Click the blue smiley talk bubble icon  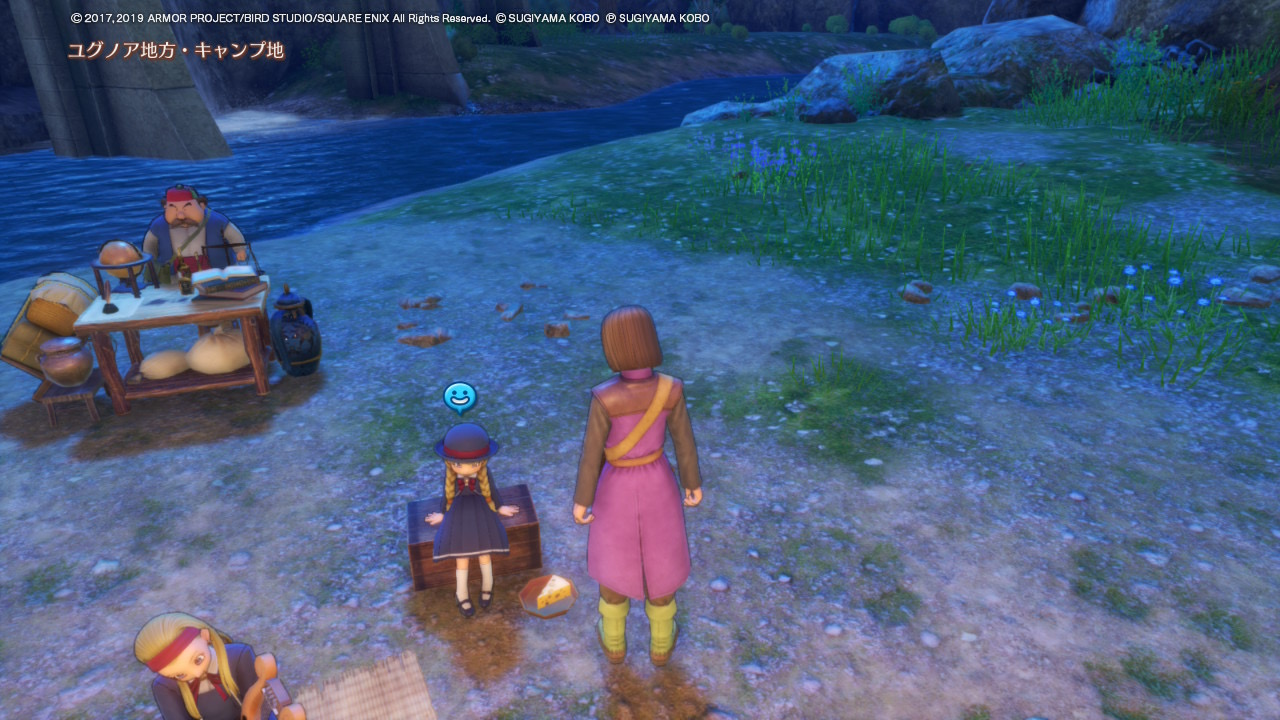(x=460, y=398)
